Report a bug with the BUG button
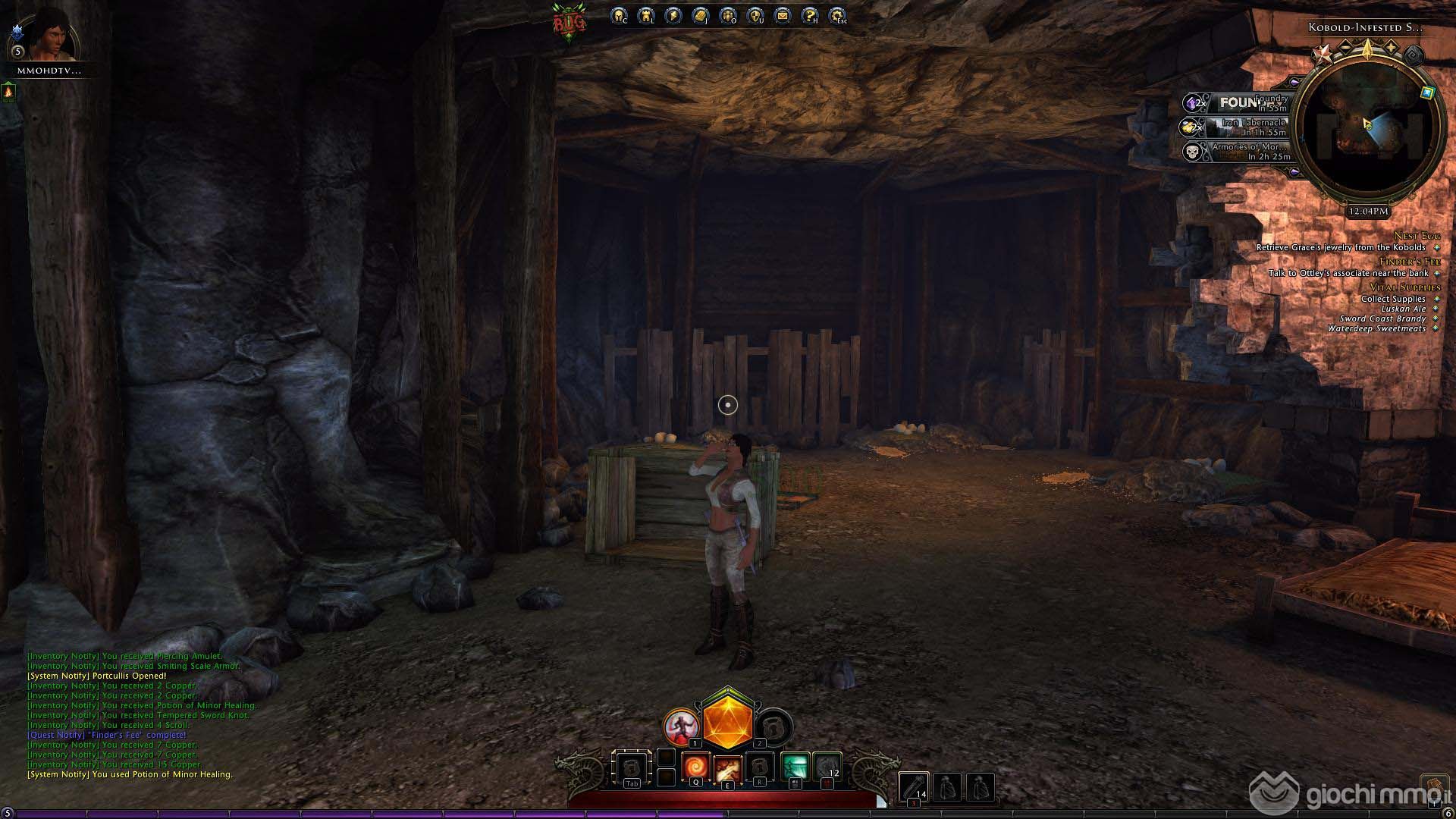This screenshot has width=1456, height=819. coord(570,23)
